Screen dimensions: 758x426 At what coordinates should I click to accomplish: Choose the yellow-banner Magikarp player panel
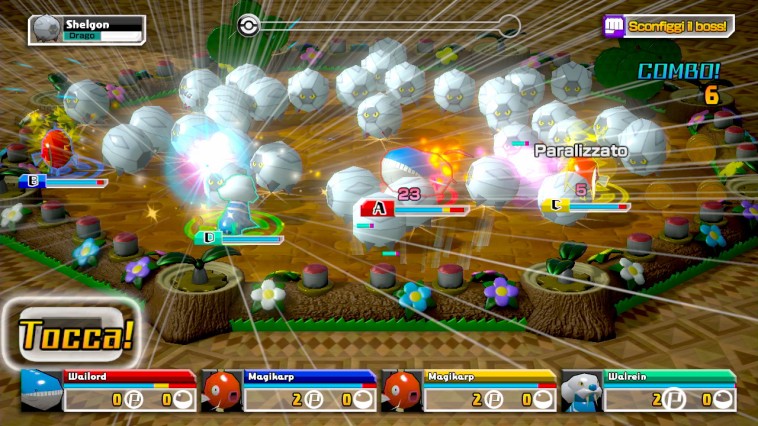(468, 391)
